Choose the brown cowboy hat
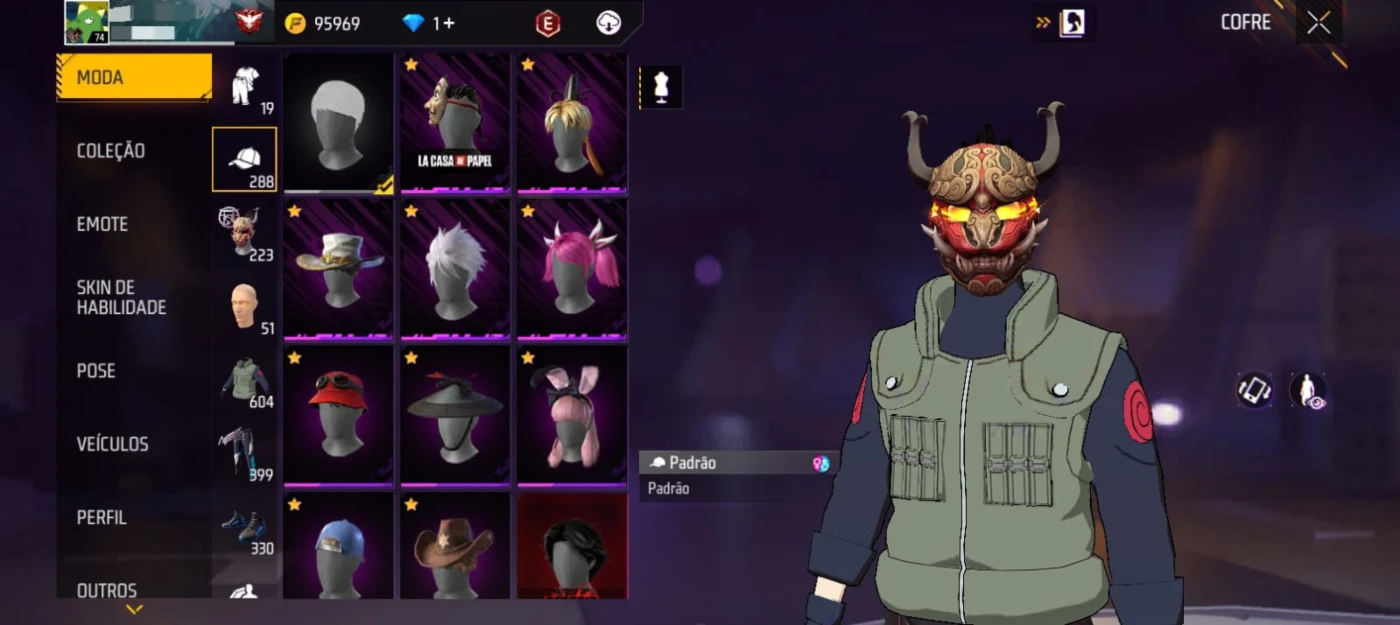Screen dimensions: 1400x625 click(455, 547)
